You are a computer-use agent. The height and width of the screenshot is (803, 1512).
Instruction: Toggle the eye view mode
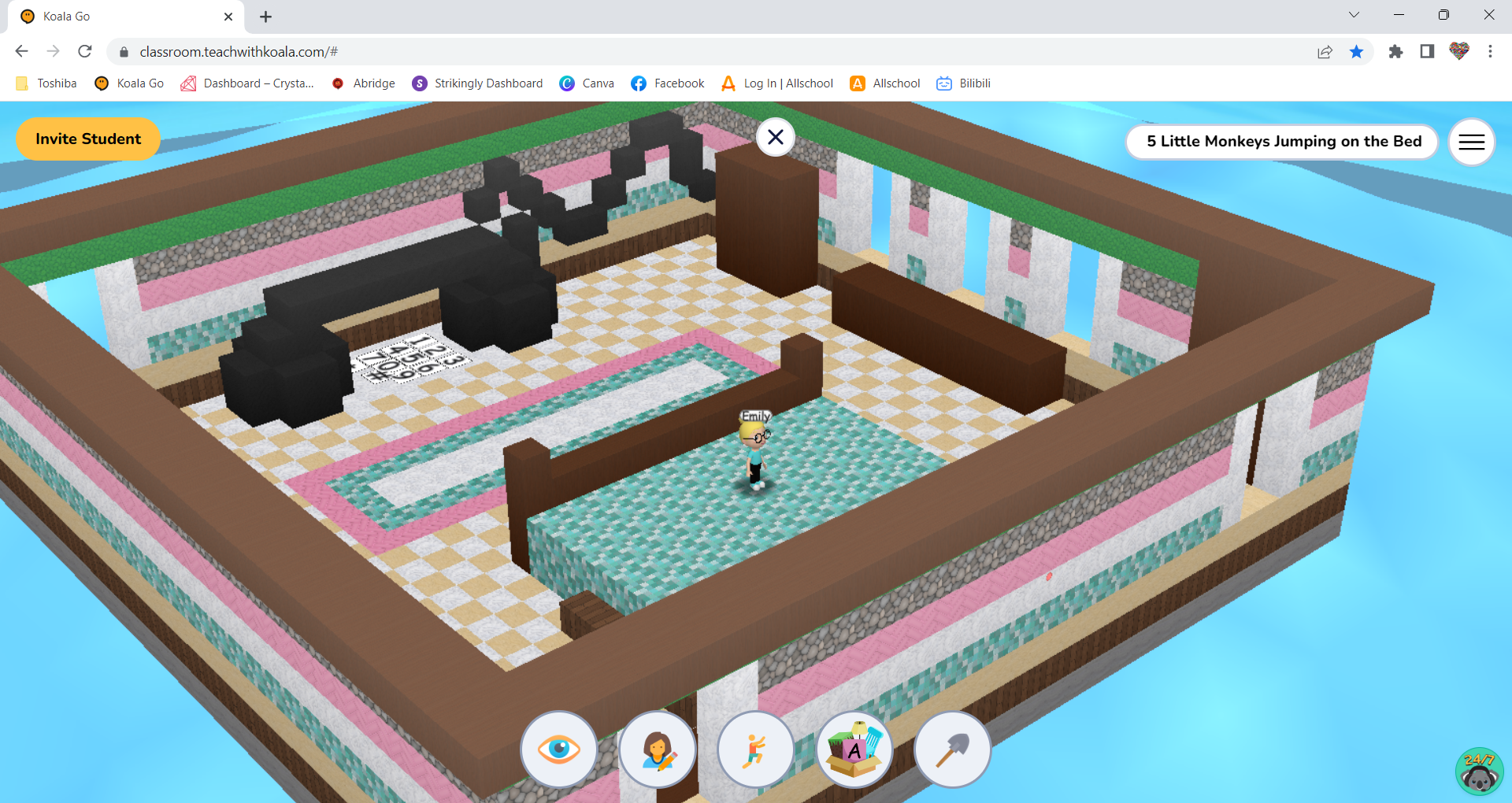point(559,749)
